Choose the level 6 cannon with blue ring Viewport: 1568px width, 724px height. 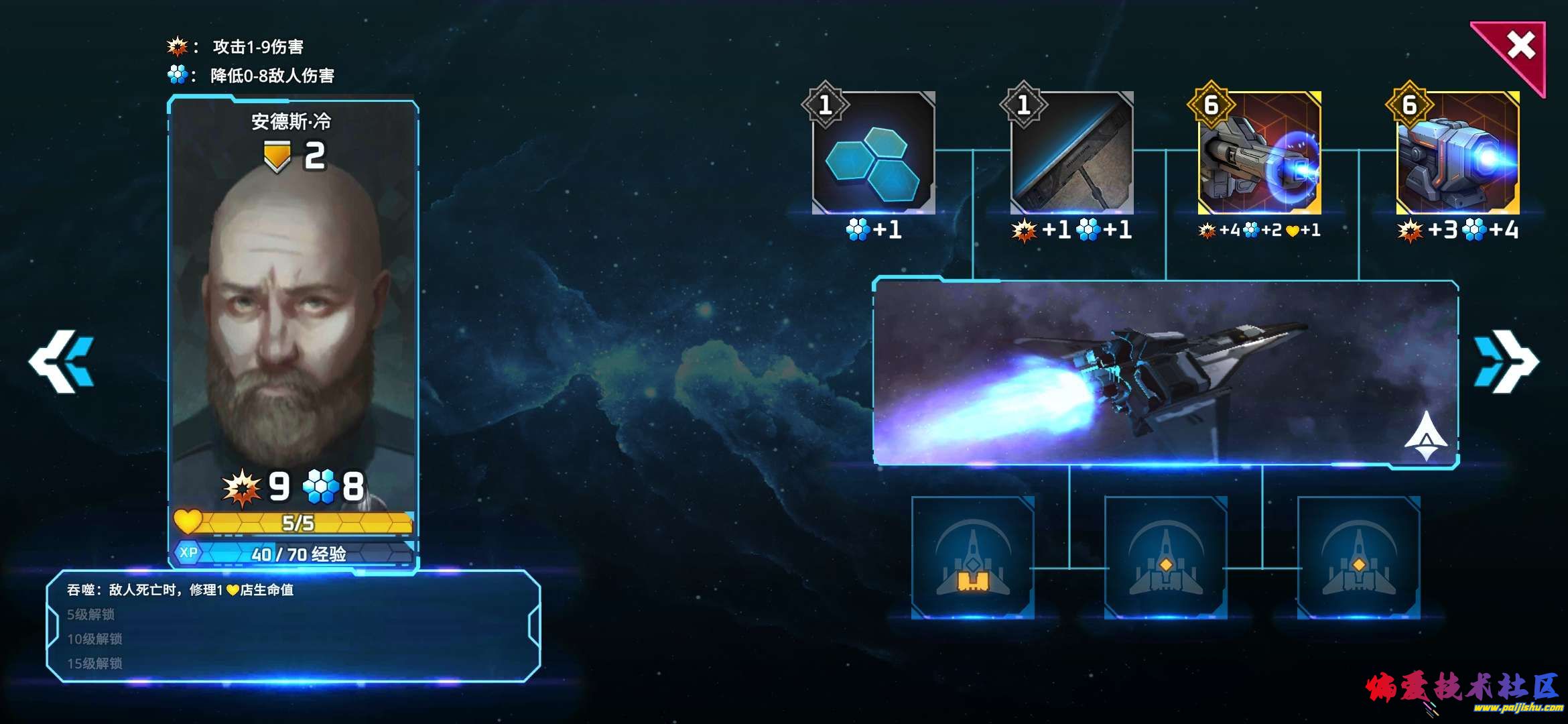pyautogui.click(x=1259, y=154)
